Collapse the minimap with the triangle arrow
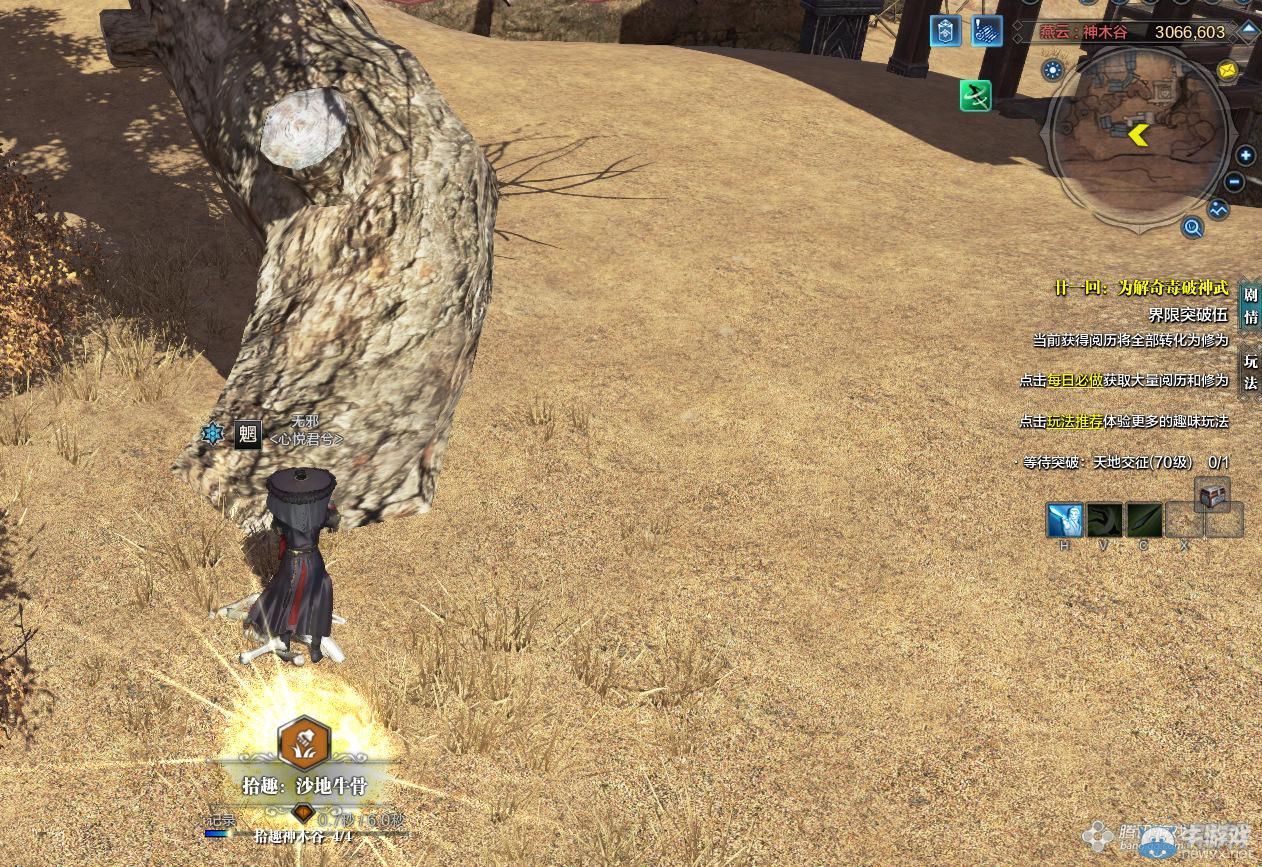Screen dimensions: 1262x867 (x=1249, y=30)
